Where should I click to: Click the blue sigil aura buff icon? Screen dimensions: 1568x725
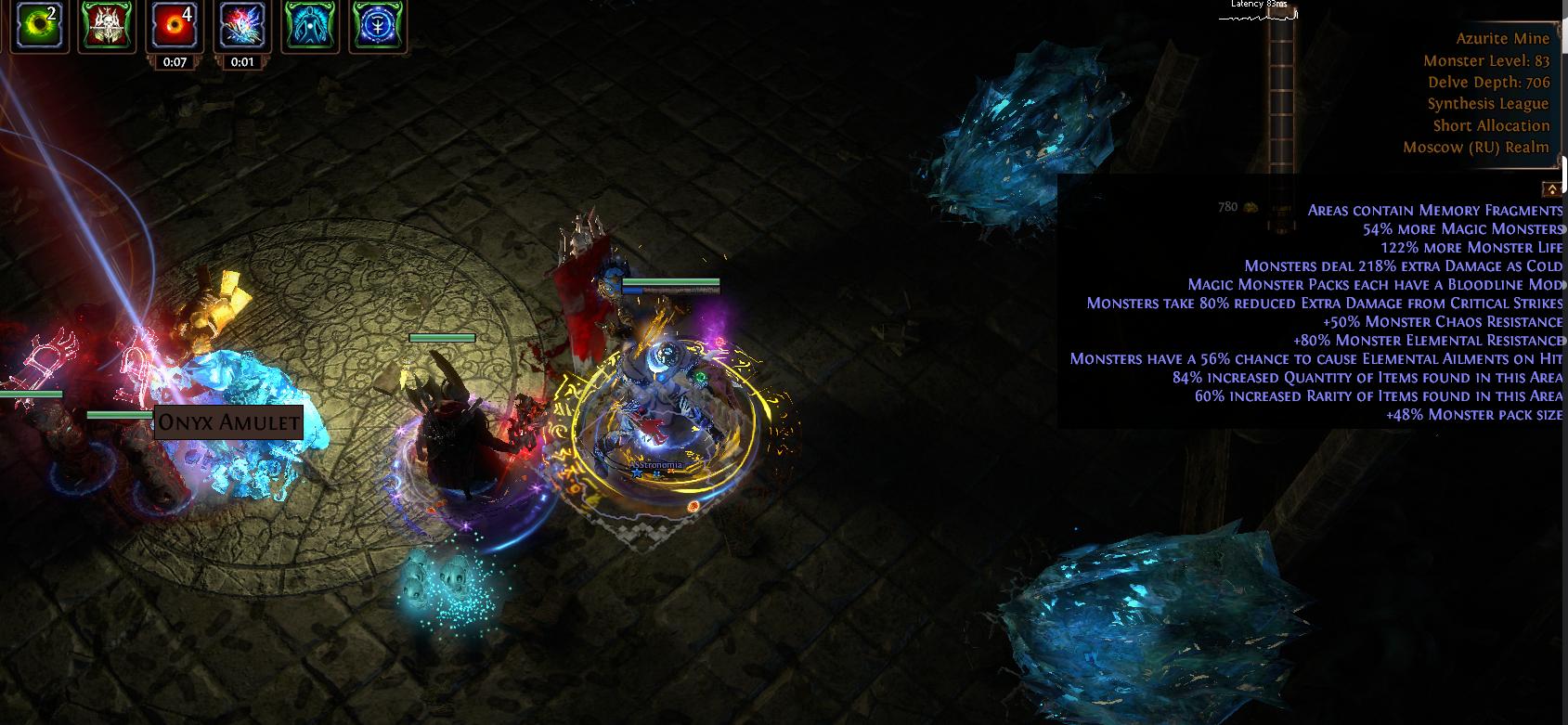pyautogui.click(x=379, y=26)
